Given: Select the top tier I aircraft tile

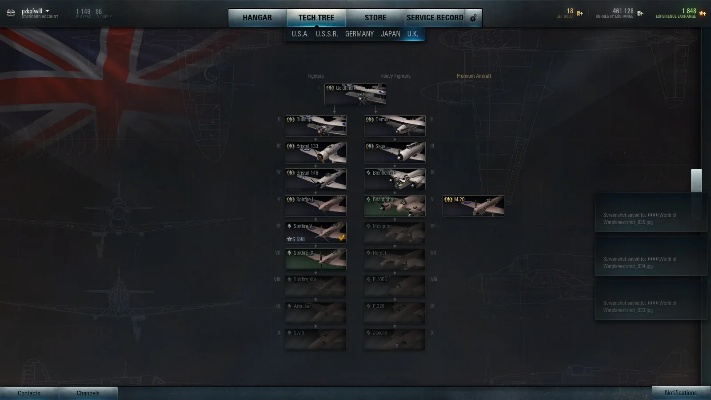Looking at the screenshot, I should [355, 94].
